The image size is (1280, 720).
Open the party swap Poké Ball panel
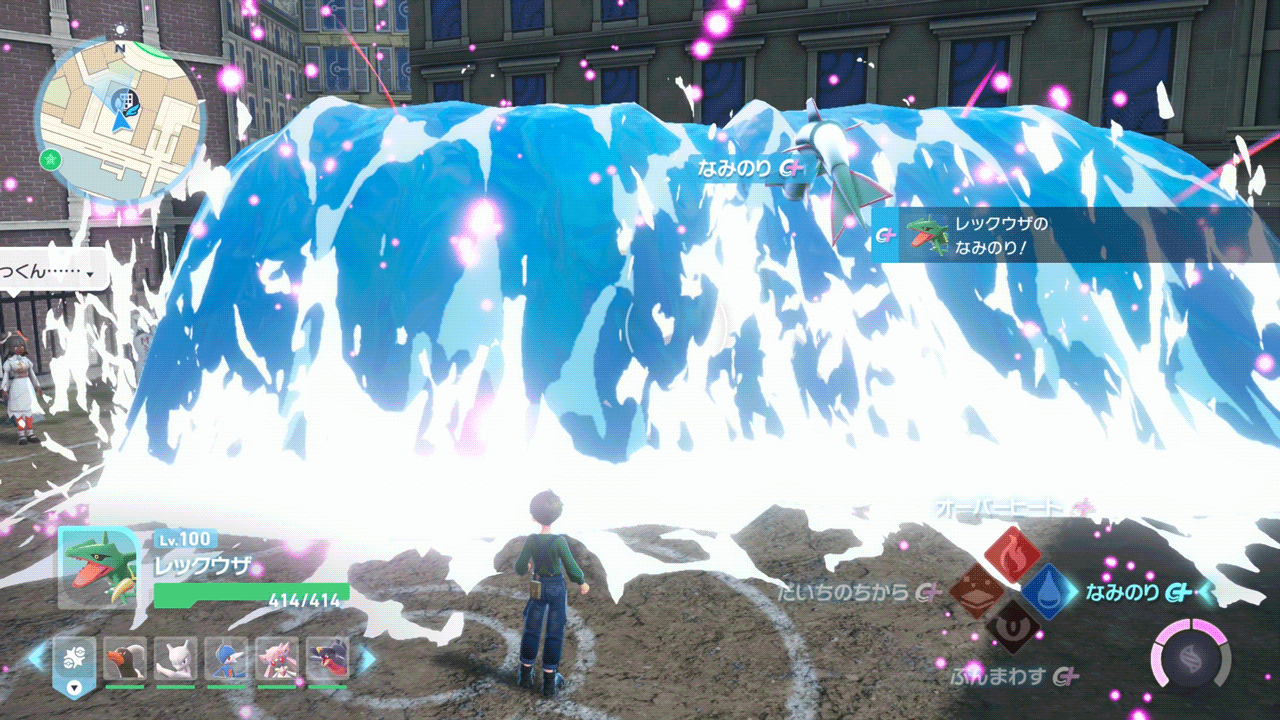point(74,662)
